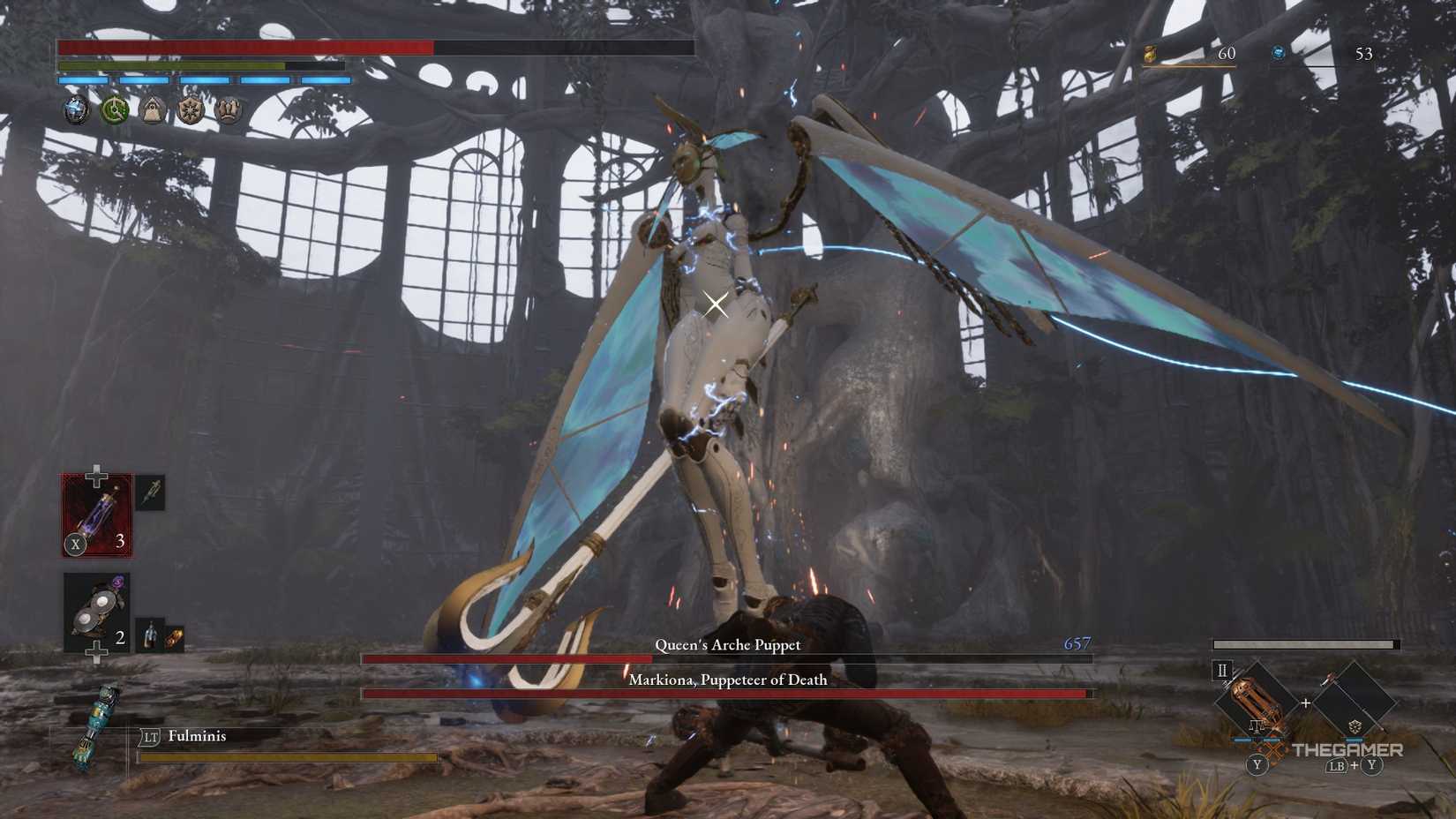Expand the upper item slot with the plus marker
The image size is (1456, 819).
click(x=97, y=474)
